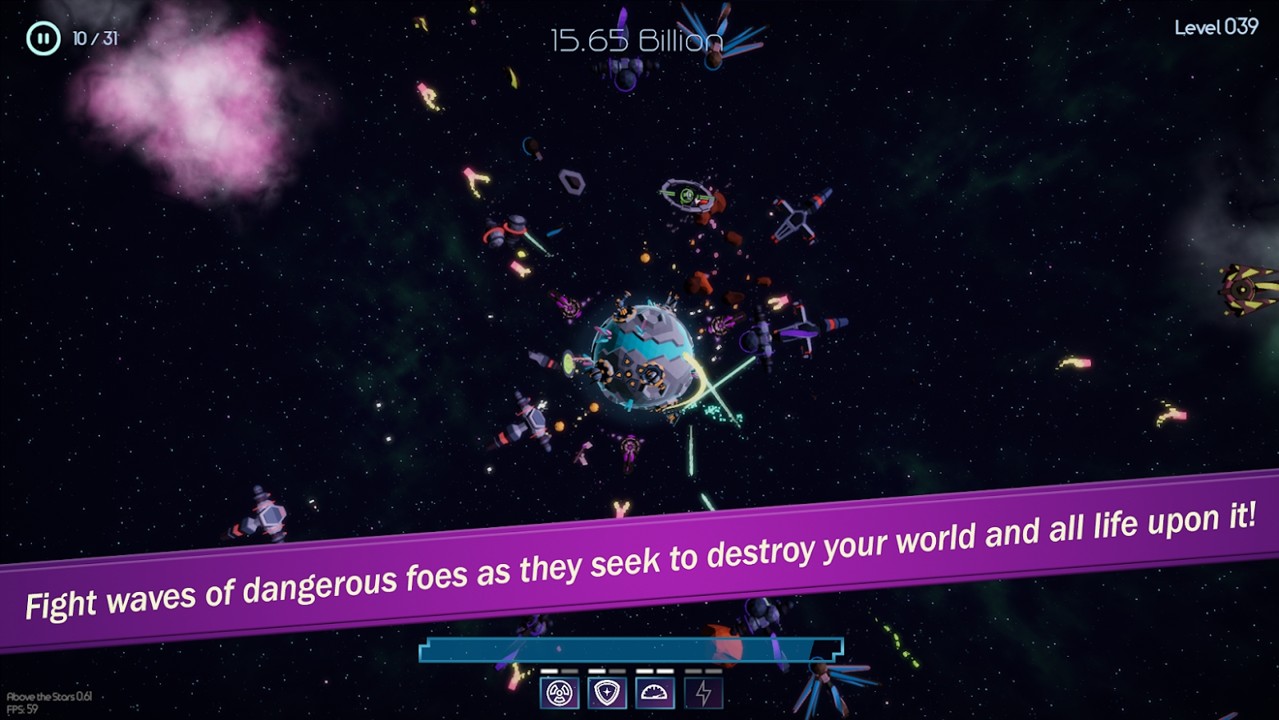Activate the shield ability
Image resolution: width=1279 pixels, height=720 pixels.
tap(607, 692)
